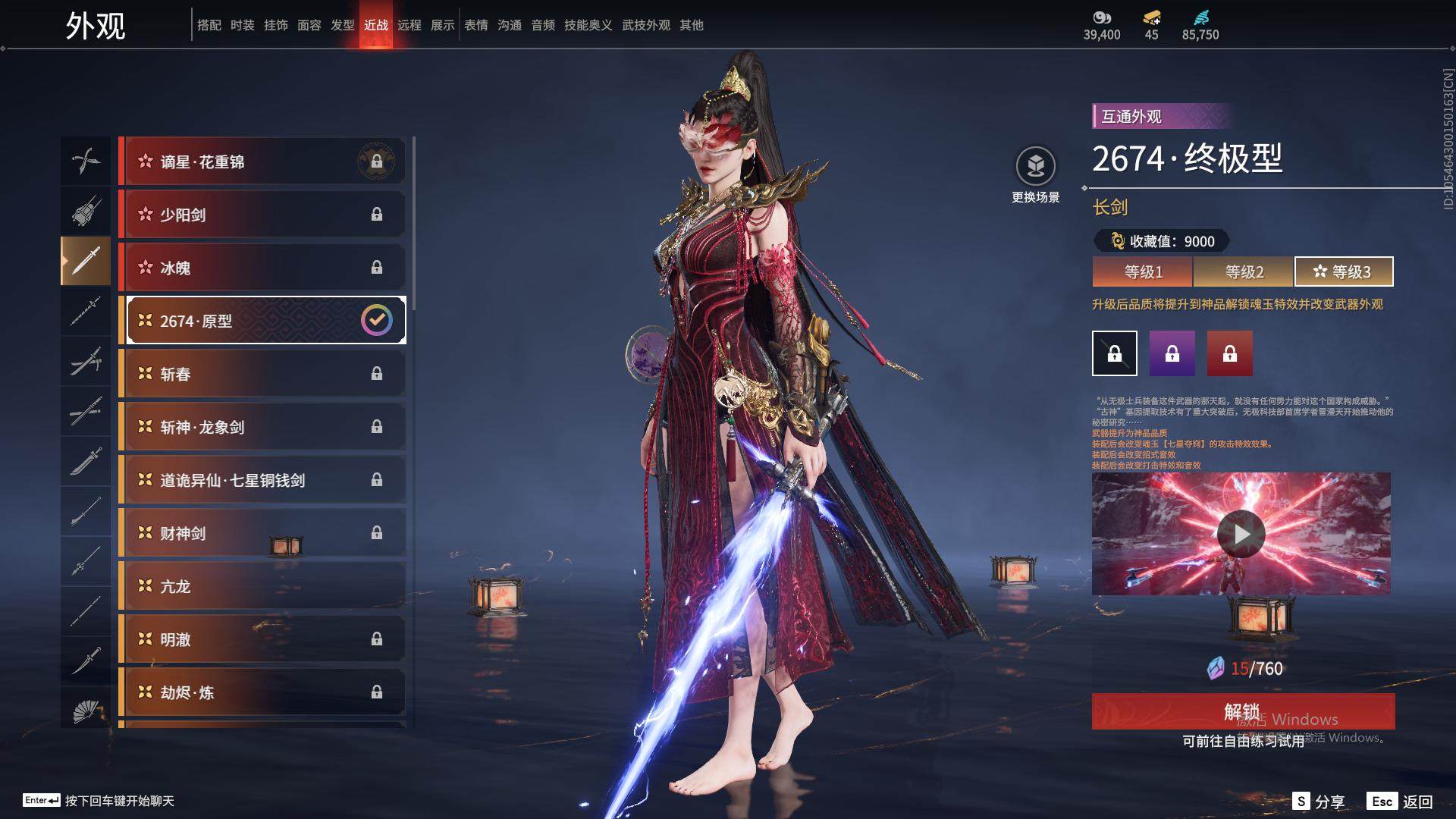Choose the locked purple color swatch
The height and width of the screenshot is (819, 1456).
(1172, 353)
